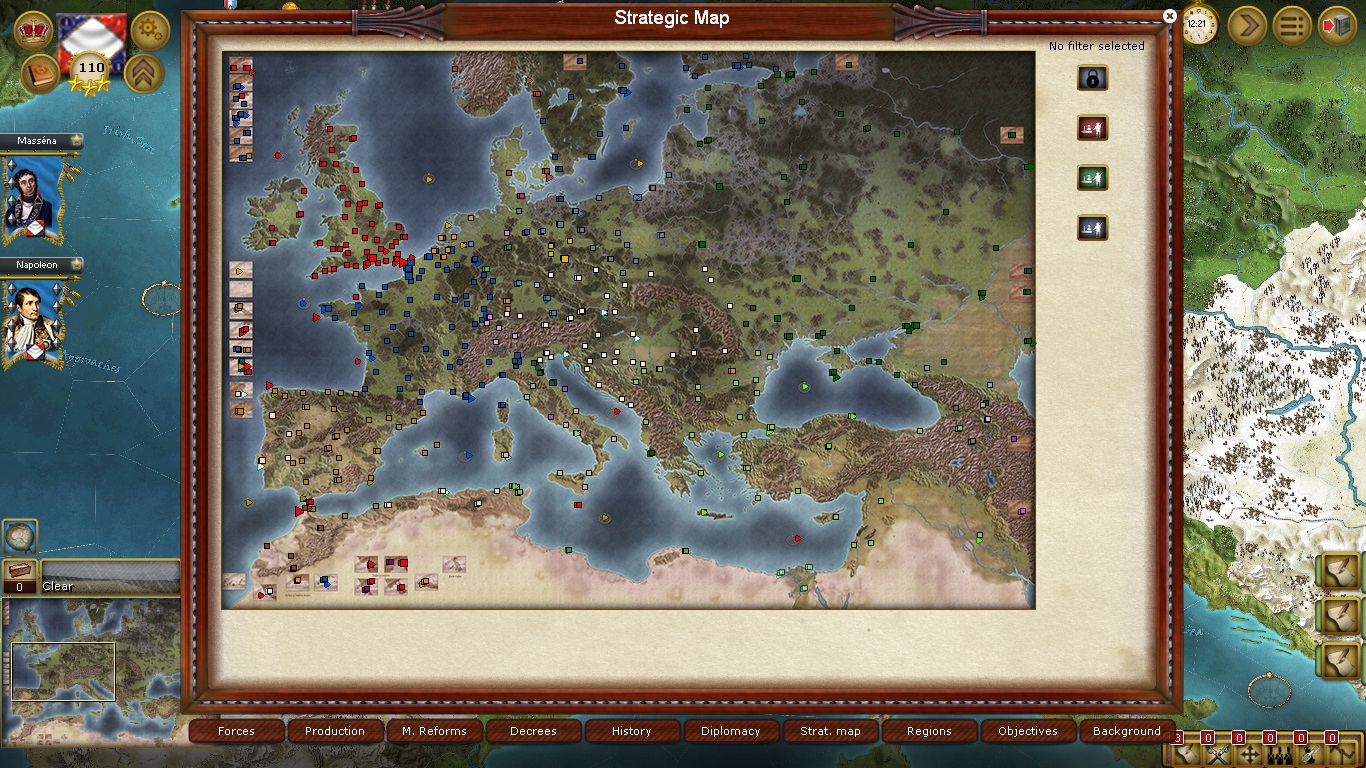1366x768 pixels.
Task: Select the green forces map filter
Action: click(1092, 178)
